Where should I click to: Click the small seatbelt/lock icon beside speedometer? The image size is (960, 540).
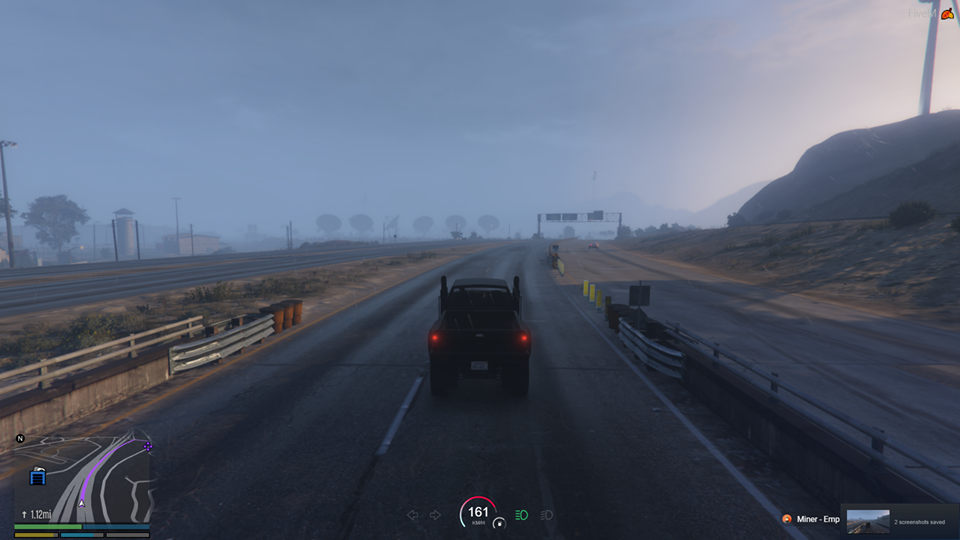coord(499,522)
